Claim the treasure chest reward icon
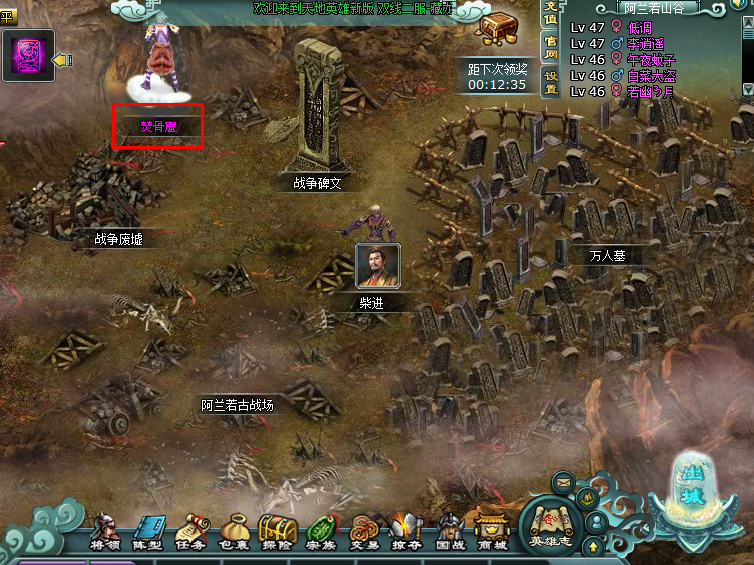The width and height of the screenshot is (754, 565). click(x=497, y=28)
